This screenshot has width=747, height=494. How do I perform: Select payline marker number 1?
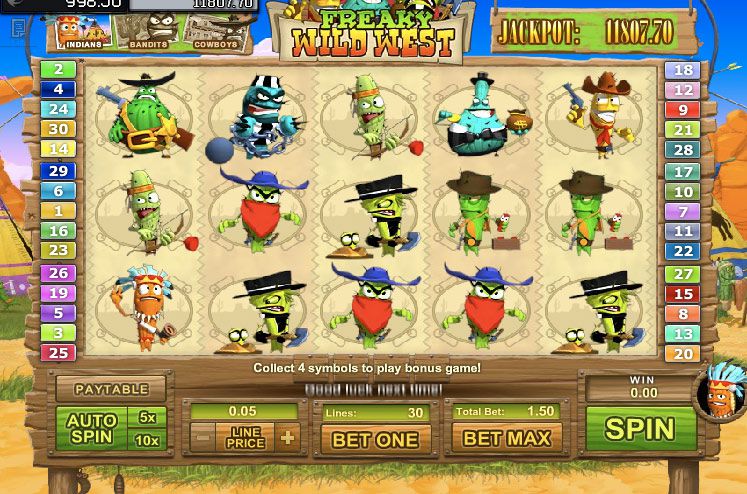[x=58, y=211]
